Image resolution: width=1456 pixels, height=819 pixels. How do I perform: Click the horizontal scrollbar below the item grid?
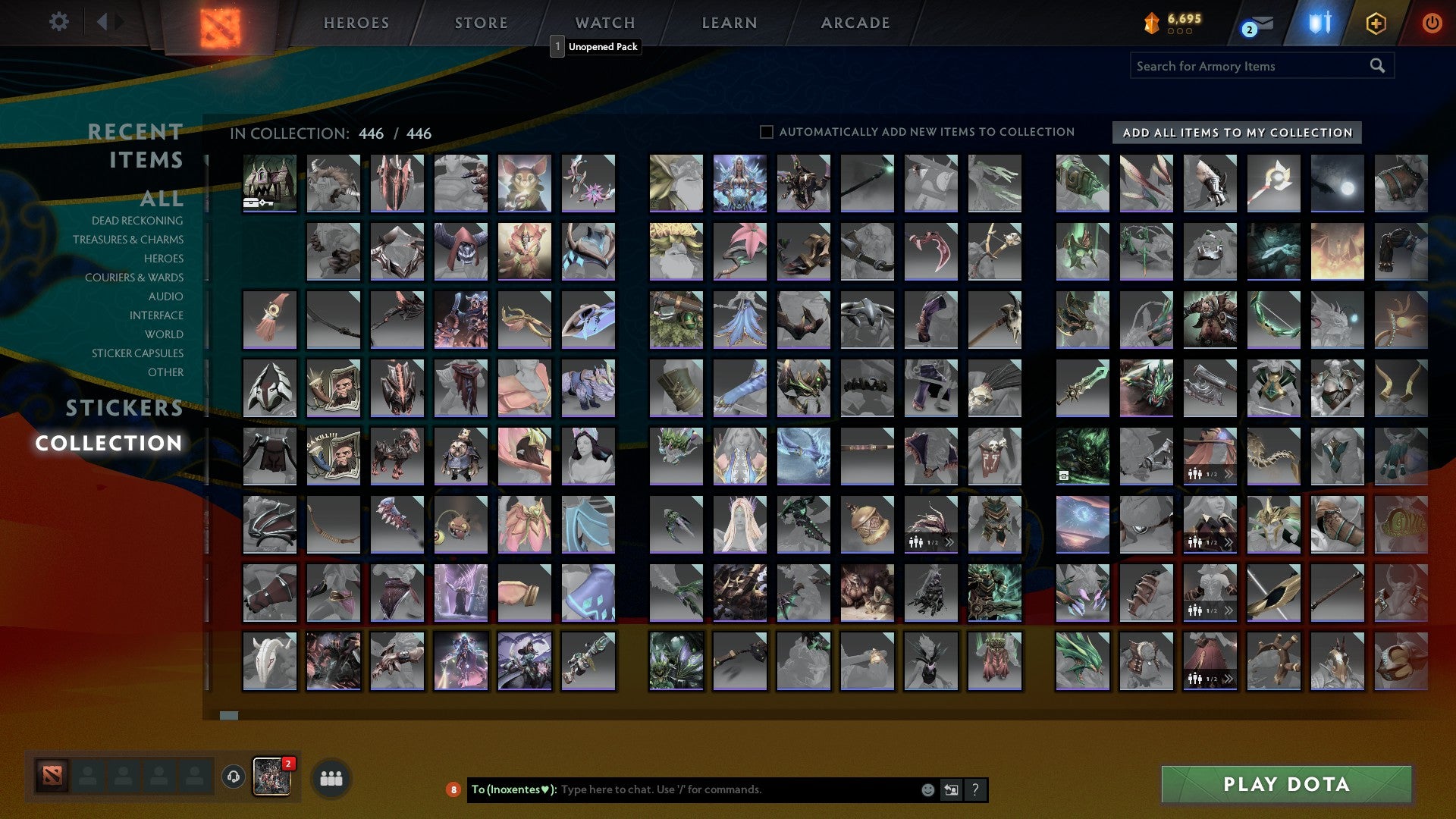click(227, 714)
